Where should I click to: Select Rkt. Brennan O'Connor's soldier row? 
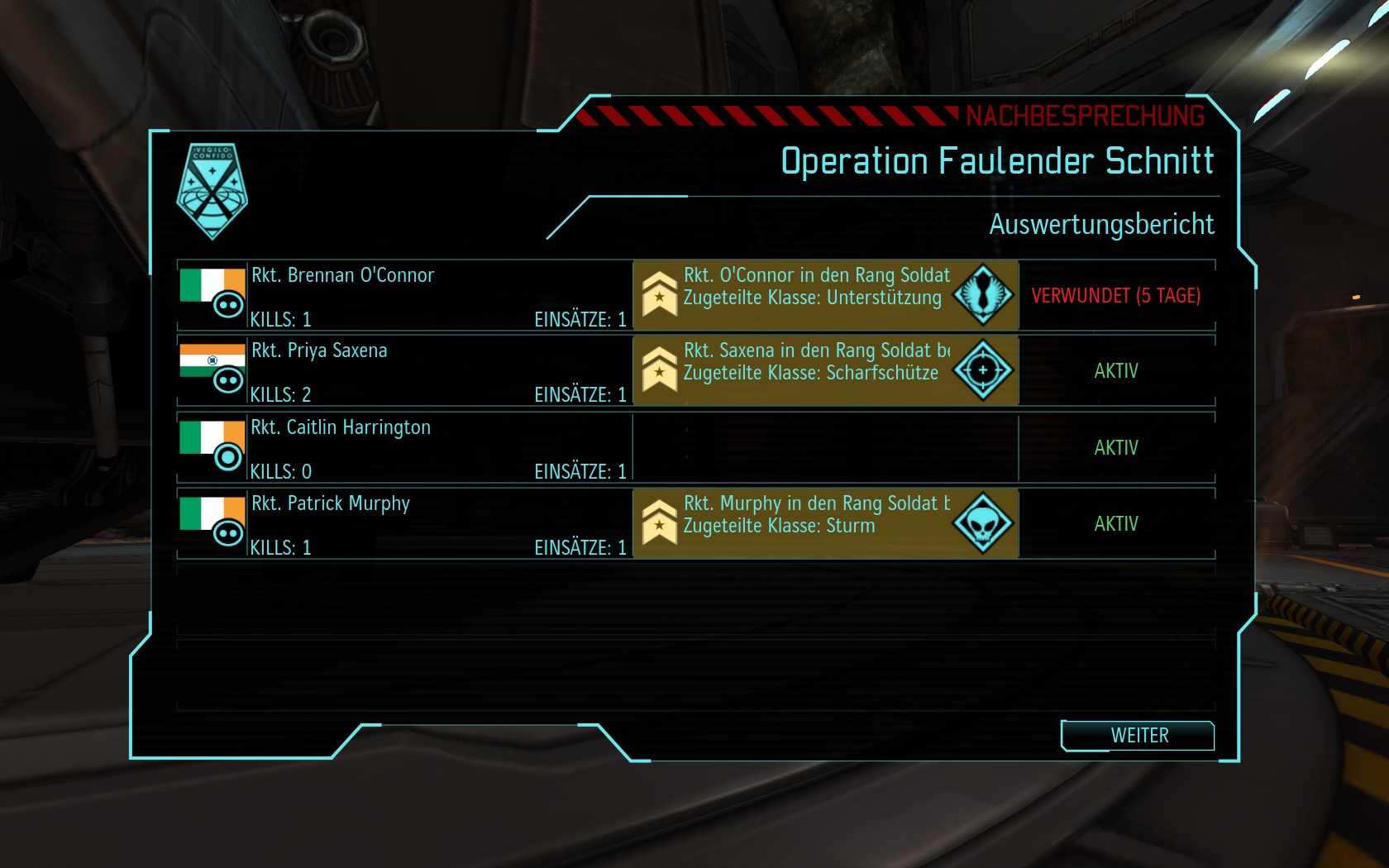click(x=405, y=295)
